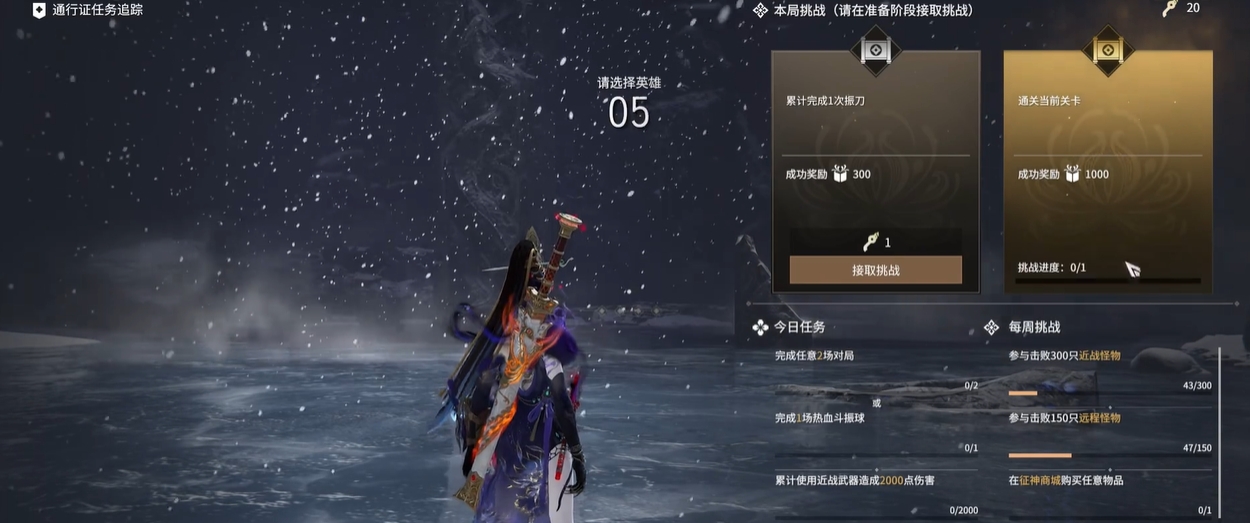Follow the 征神商城 shop link
This screenshot has height=523, width=1250.
[1042, 481]
